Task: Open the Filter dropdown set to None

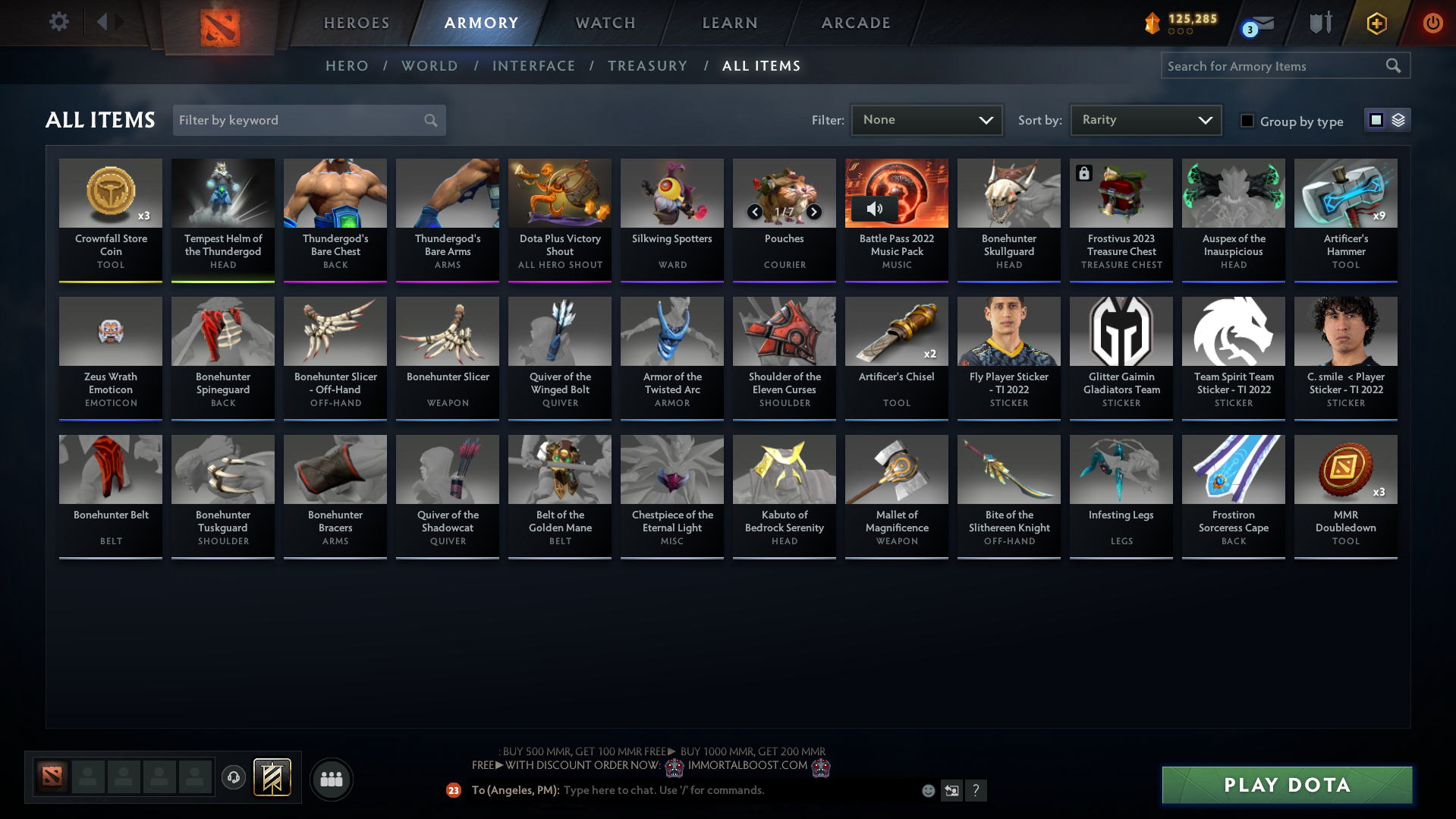Action: pyautogui.click(x=926, y=120)
